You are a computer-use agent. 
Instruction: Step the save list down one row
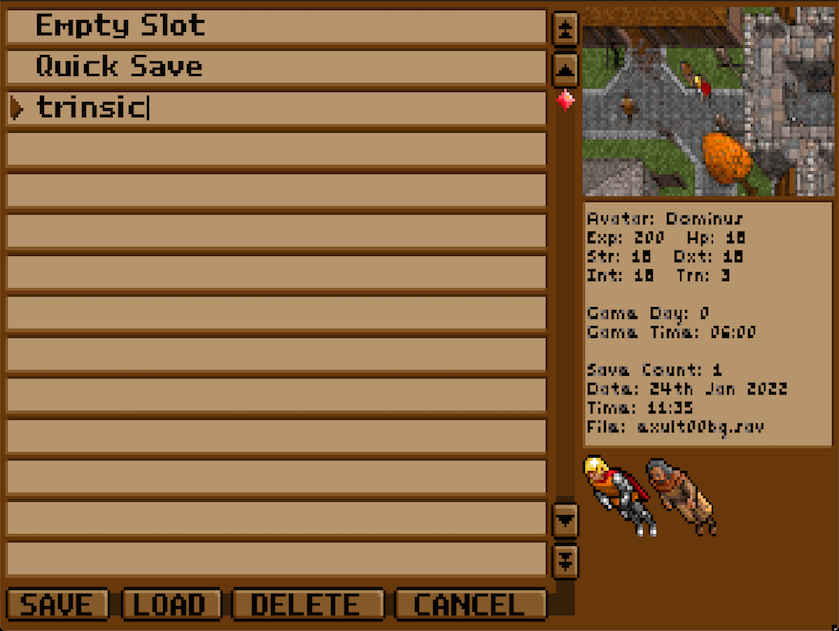point(565,518)
